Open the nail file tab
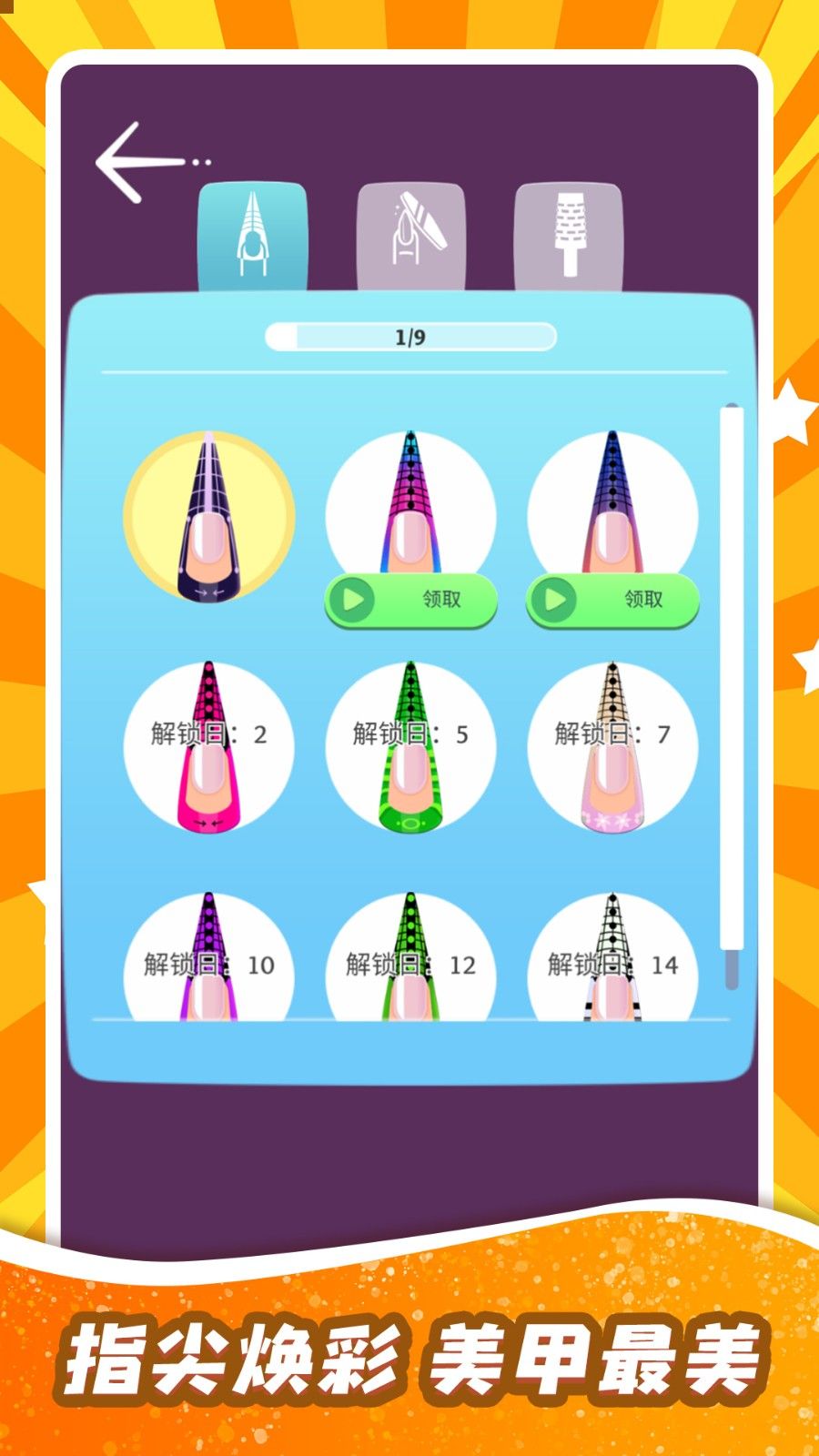Image resolution: width=819 pixels, height=1456 pixels. point(410,236)
